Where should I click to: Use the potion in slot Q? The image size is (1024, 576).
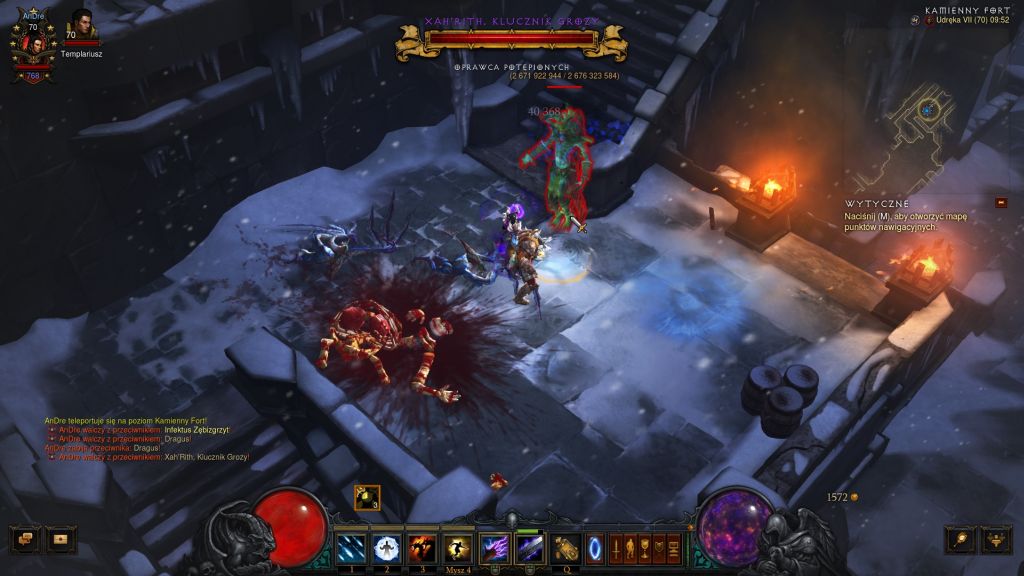click(x=566, y=548)
